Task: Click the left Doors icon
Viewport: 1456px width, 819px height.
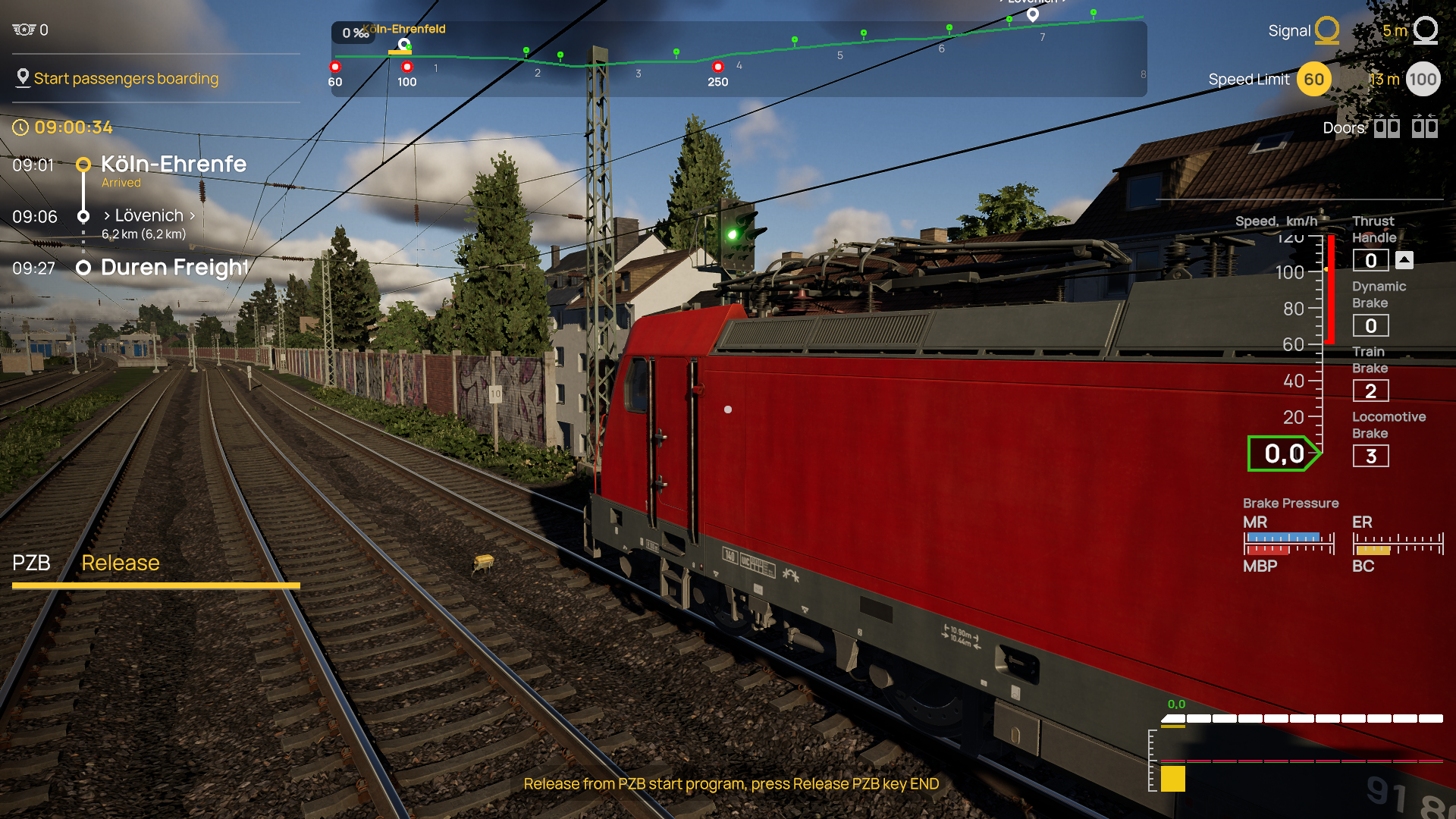Action: coord(1387,127)
